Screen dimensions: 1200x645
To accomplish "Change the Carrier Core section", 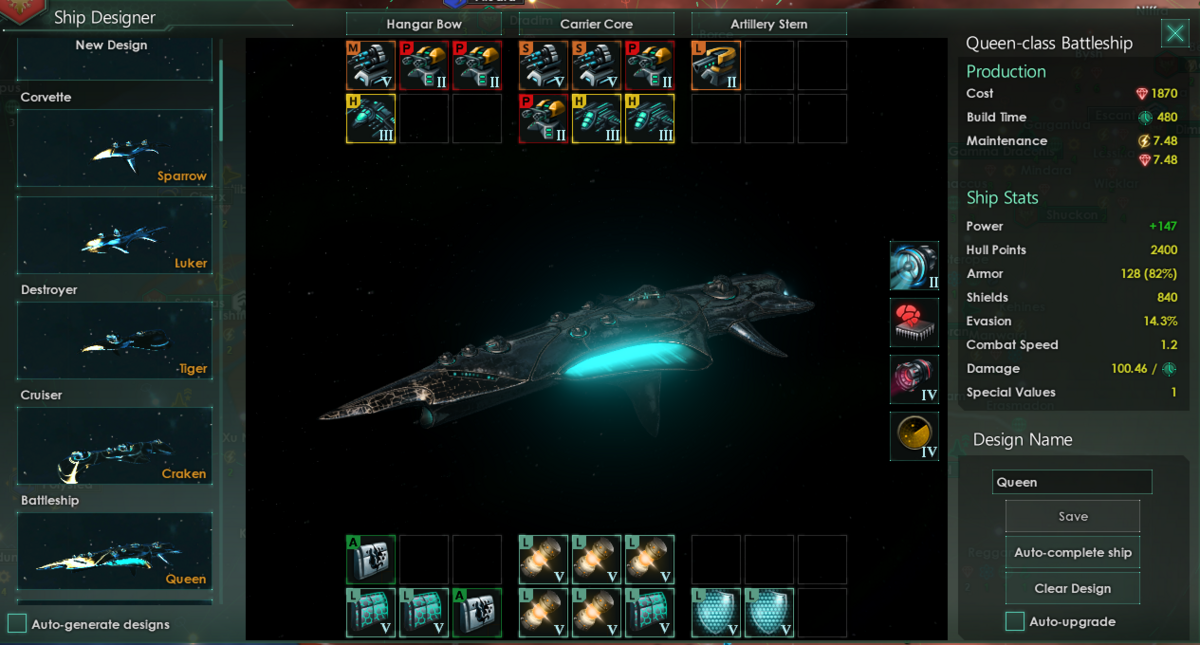I will 597,24.
